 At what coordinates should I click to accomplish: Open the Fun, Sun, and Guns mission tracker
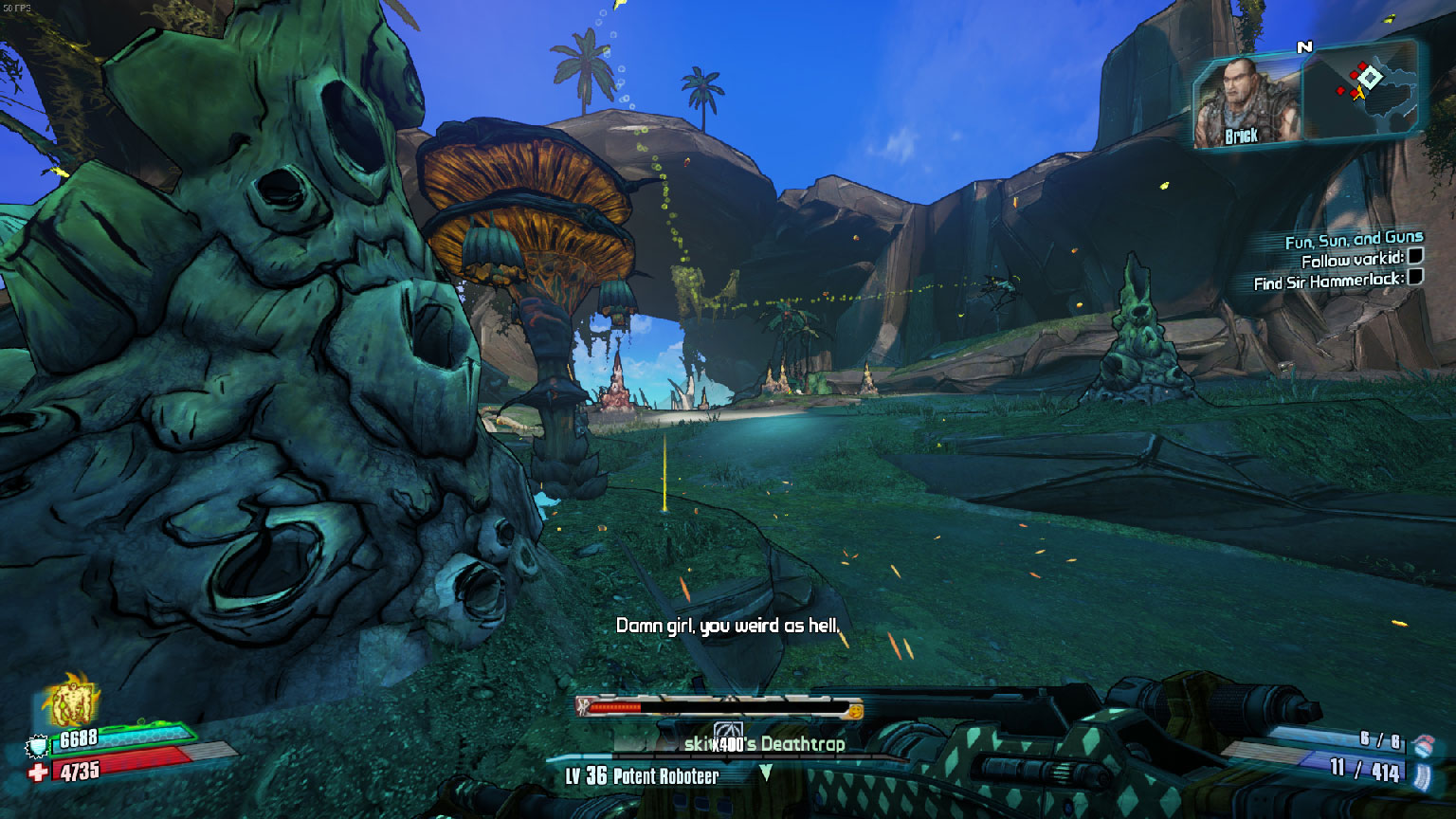point(1353,241)
